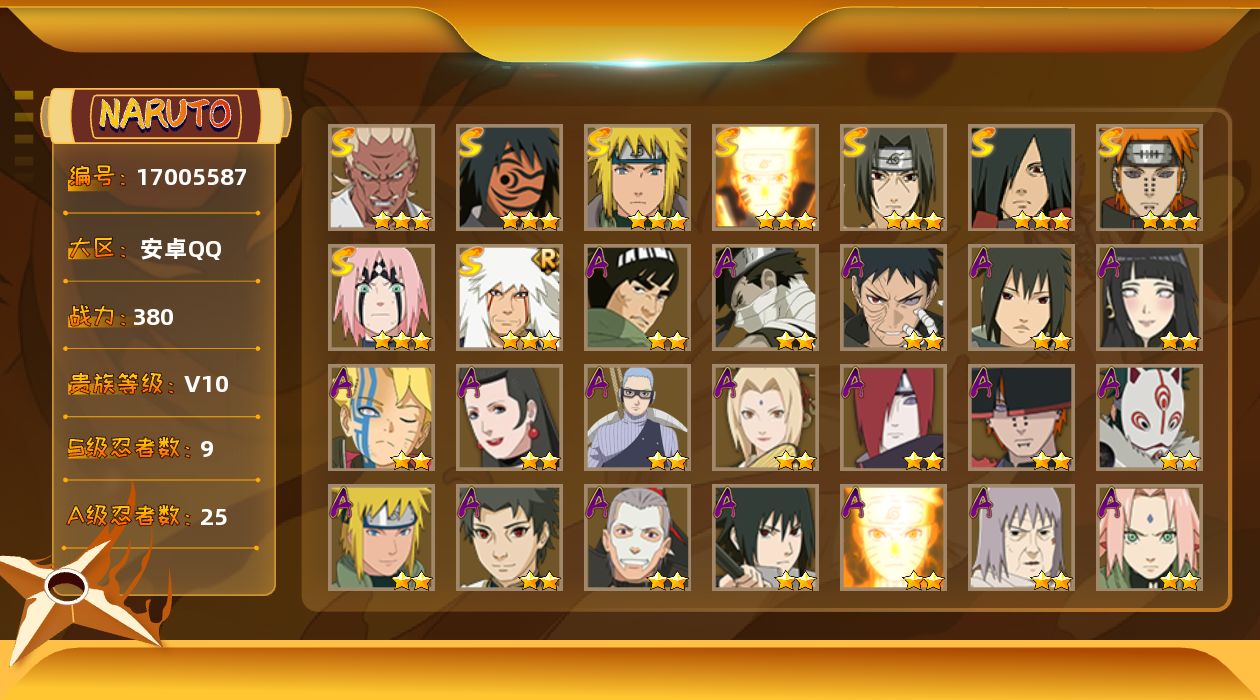Select the A-rank Hinata card
Image resolution: width=1260 pixels, height=700 pixels.
point(1149,297)
